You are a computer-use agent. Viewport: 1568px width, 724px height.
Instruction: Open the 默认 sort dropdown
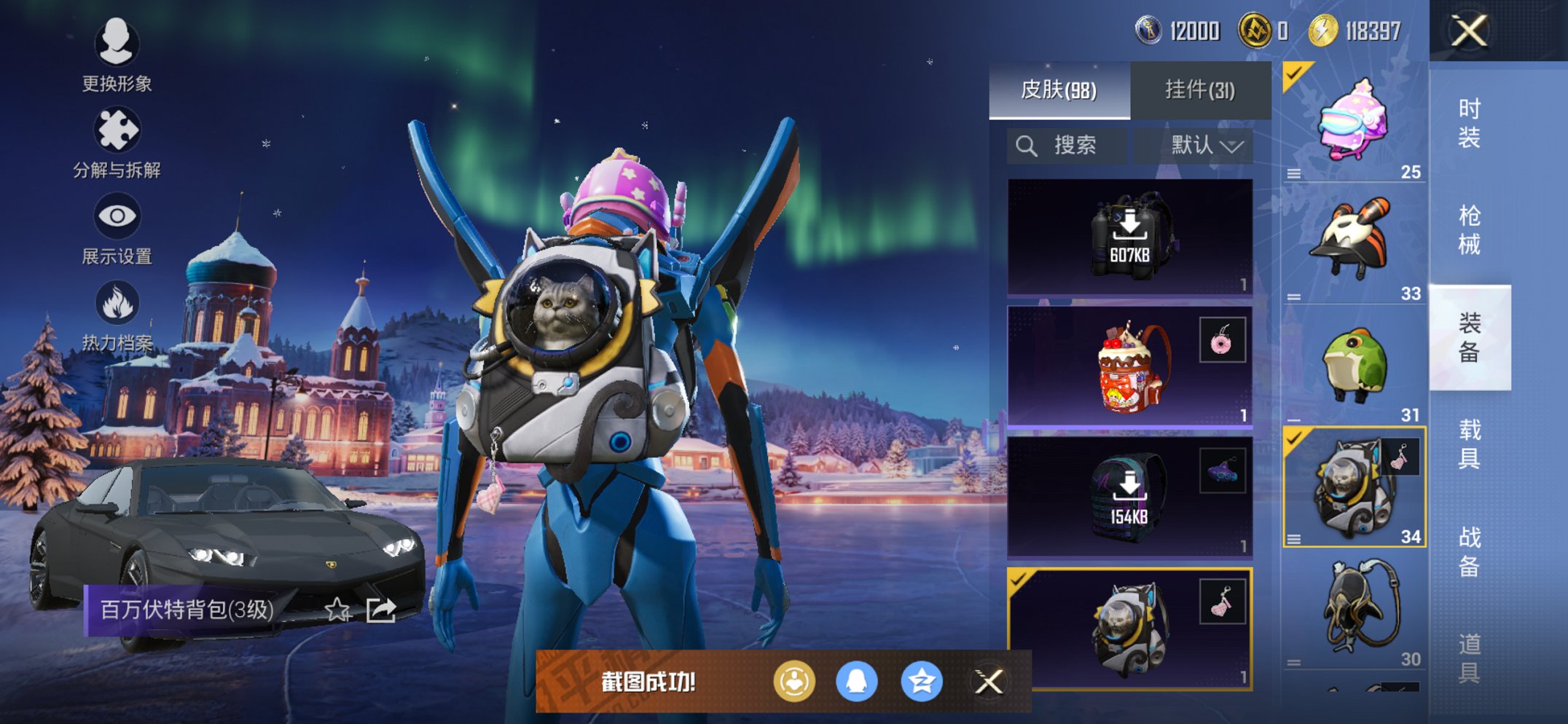[x=1206, y=146]
